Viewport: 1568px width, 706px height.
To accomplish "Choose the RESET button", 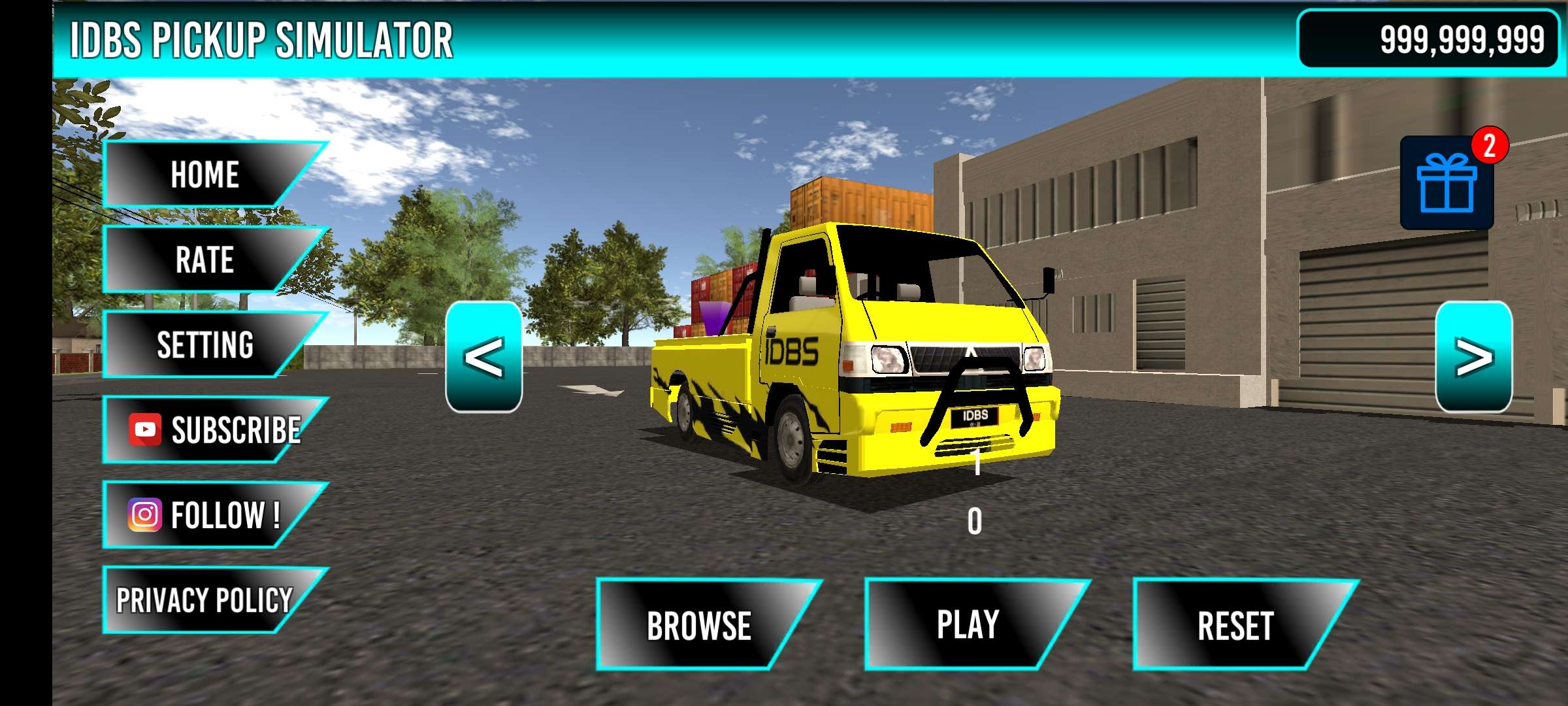I will point(1235,625).
